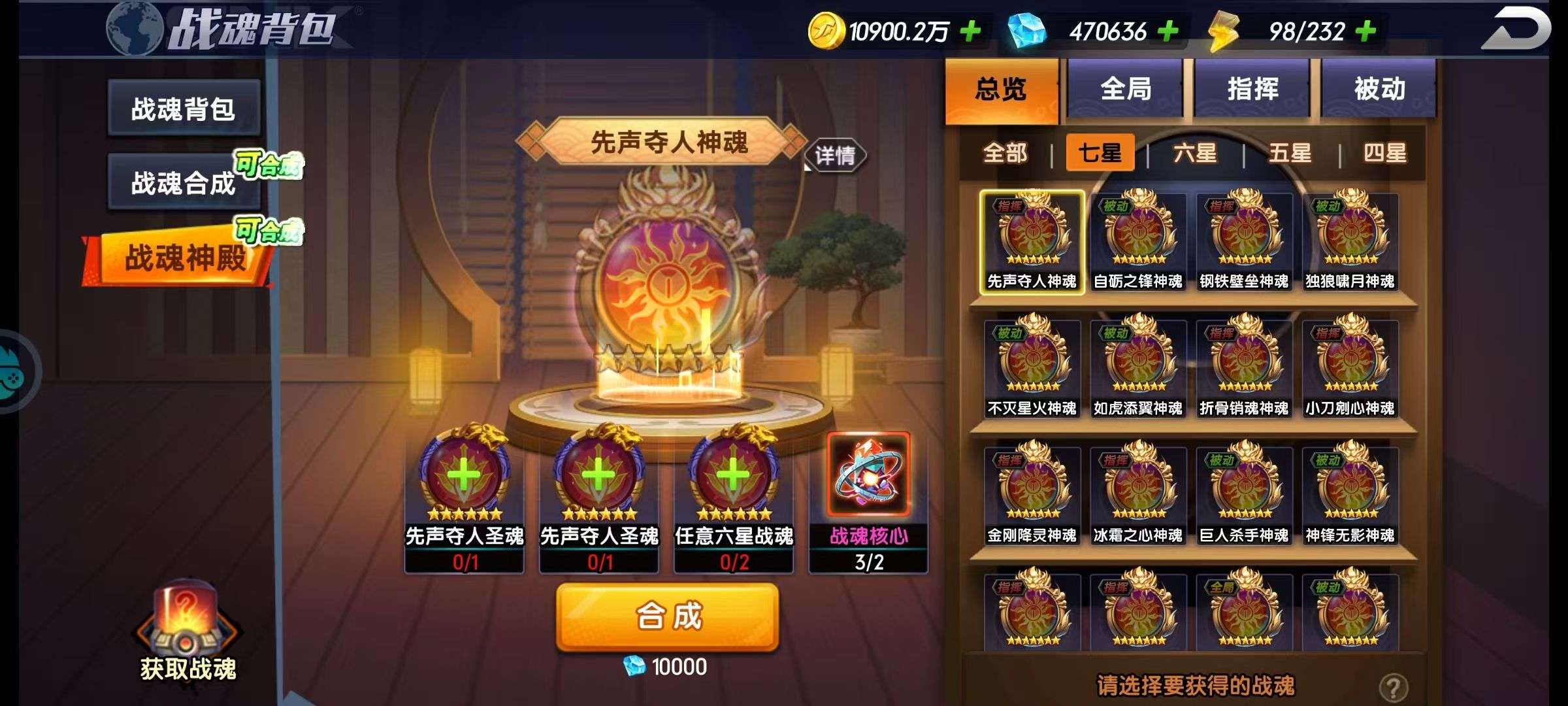
Task: Show only 五星 souls
Action: pyautogui.click(x=1290, y=154)
